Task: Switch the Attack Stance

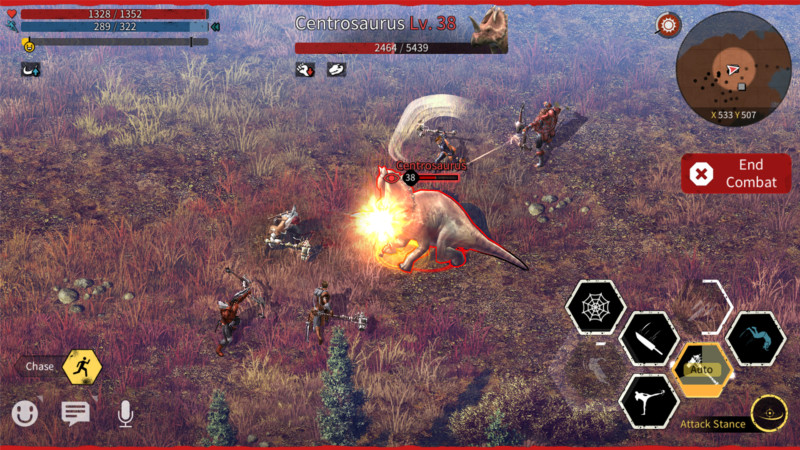Action: coord(768,412)
